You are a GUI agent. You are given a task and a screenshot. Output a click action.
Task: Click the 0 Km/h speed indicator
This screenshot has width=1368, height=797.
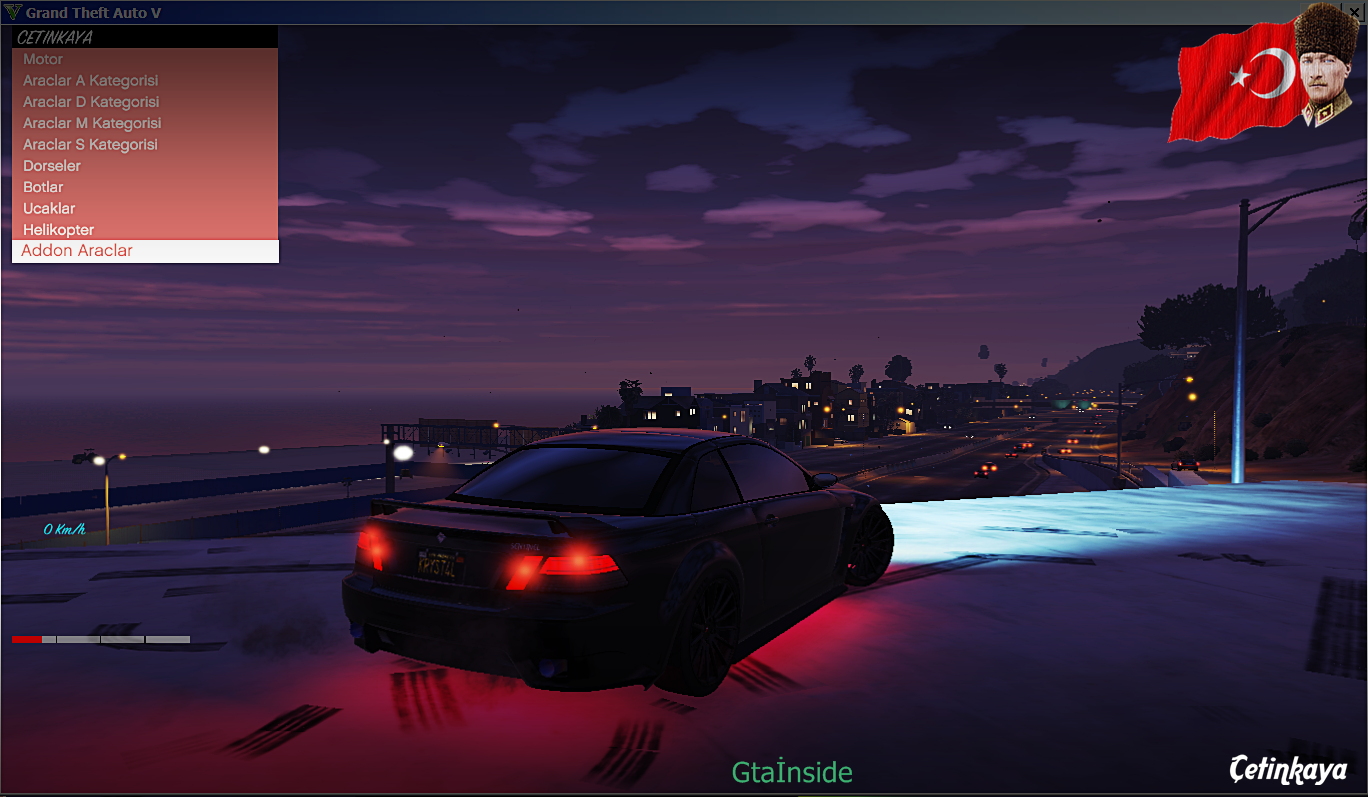pos(63,532)
